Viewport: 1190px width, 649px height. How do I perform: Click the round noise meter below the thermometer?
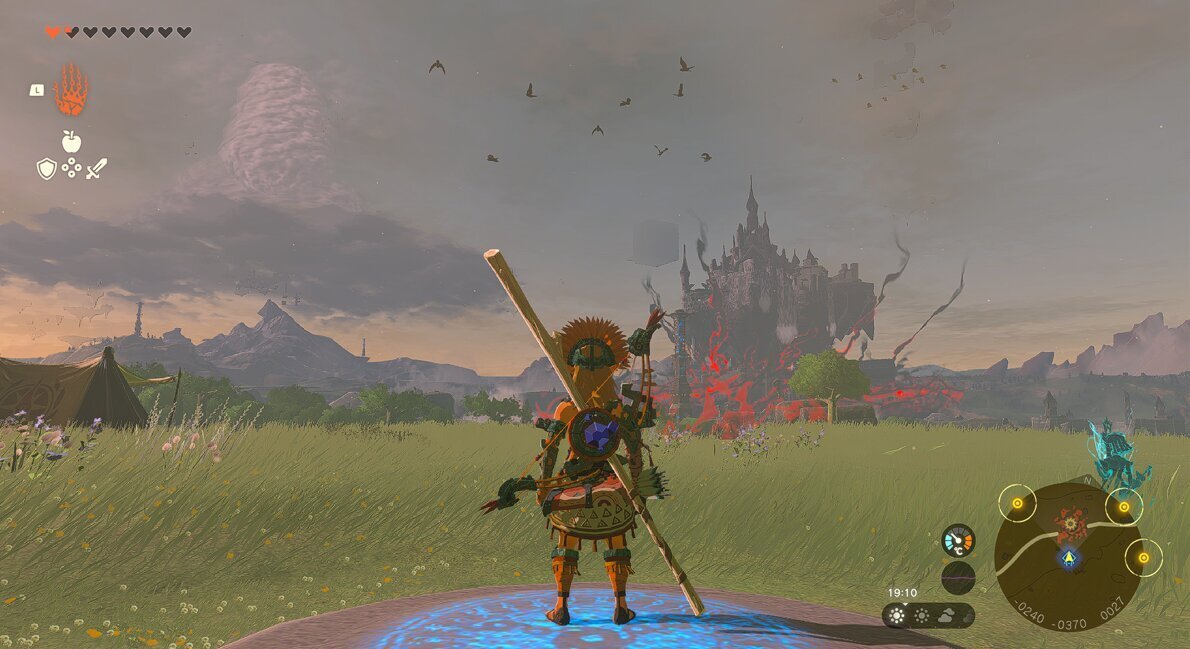[958, 578]
